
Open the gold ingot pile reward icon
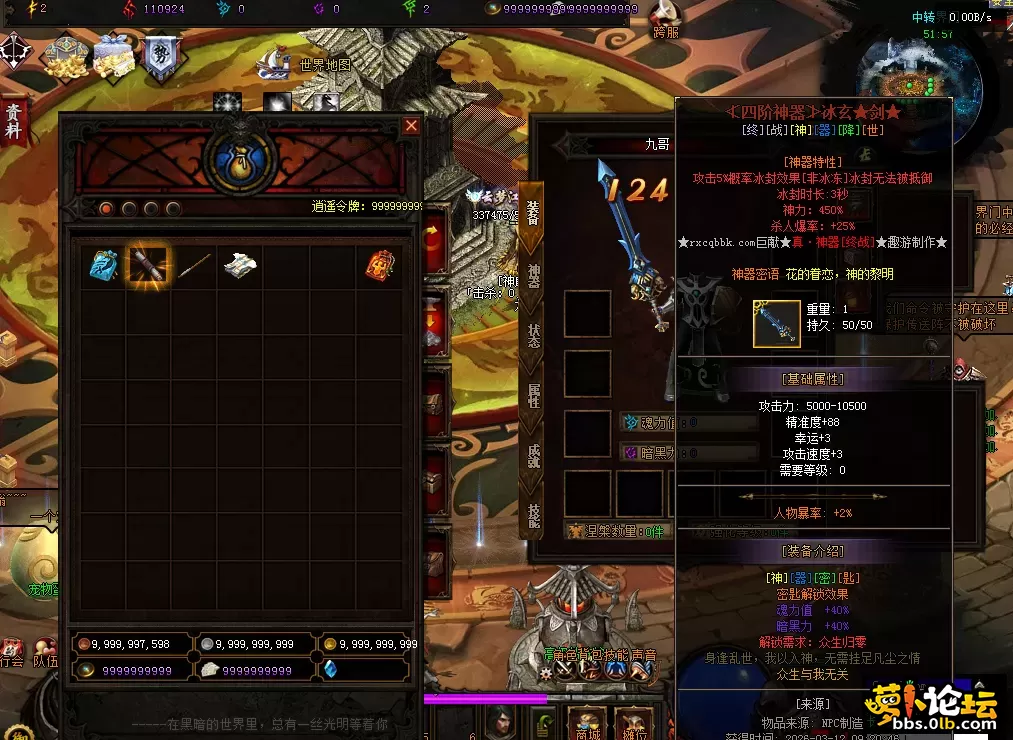click(66, 58)
